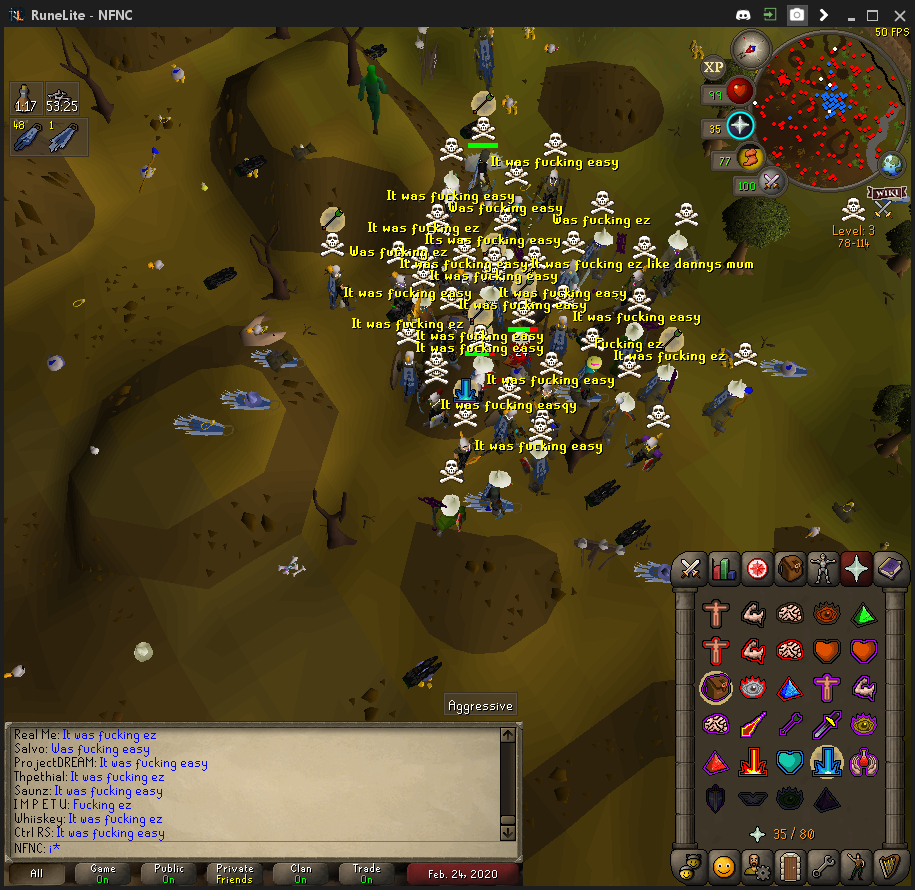
Task: Open the Quest list tab
Action: tap(757, 569)
